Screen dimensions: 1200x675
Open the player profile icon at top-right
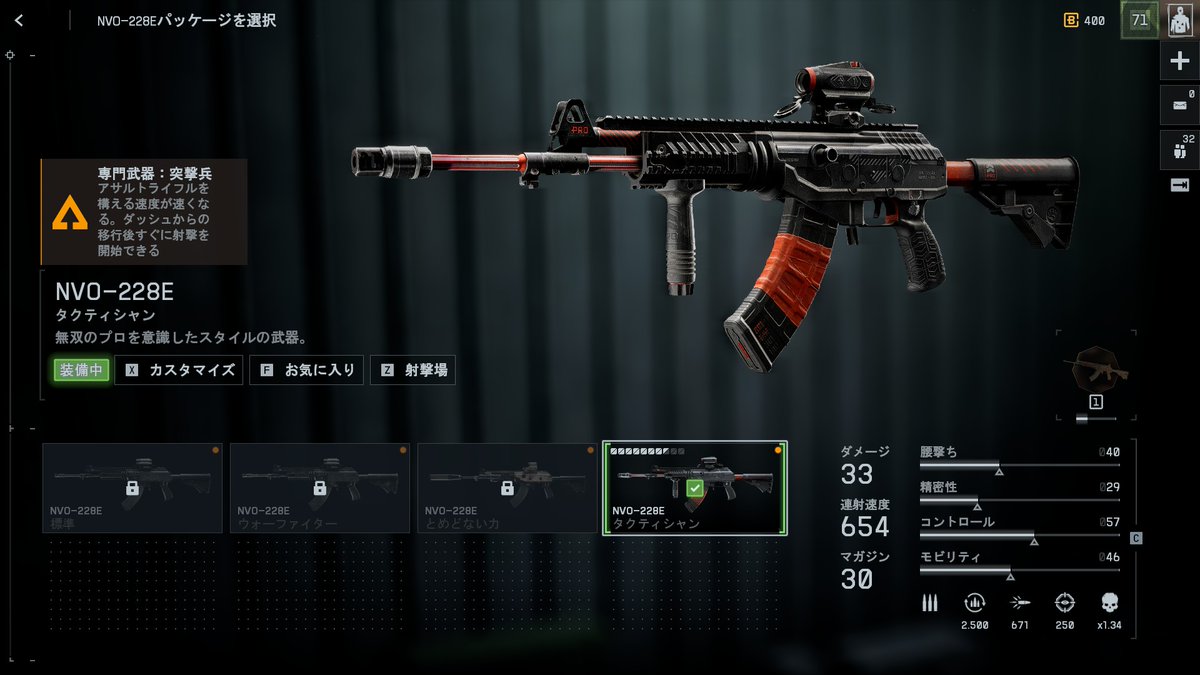click(x=1180, y=20)
